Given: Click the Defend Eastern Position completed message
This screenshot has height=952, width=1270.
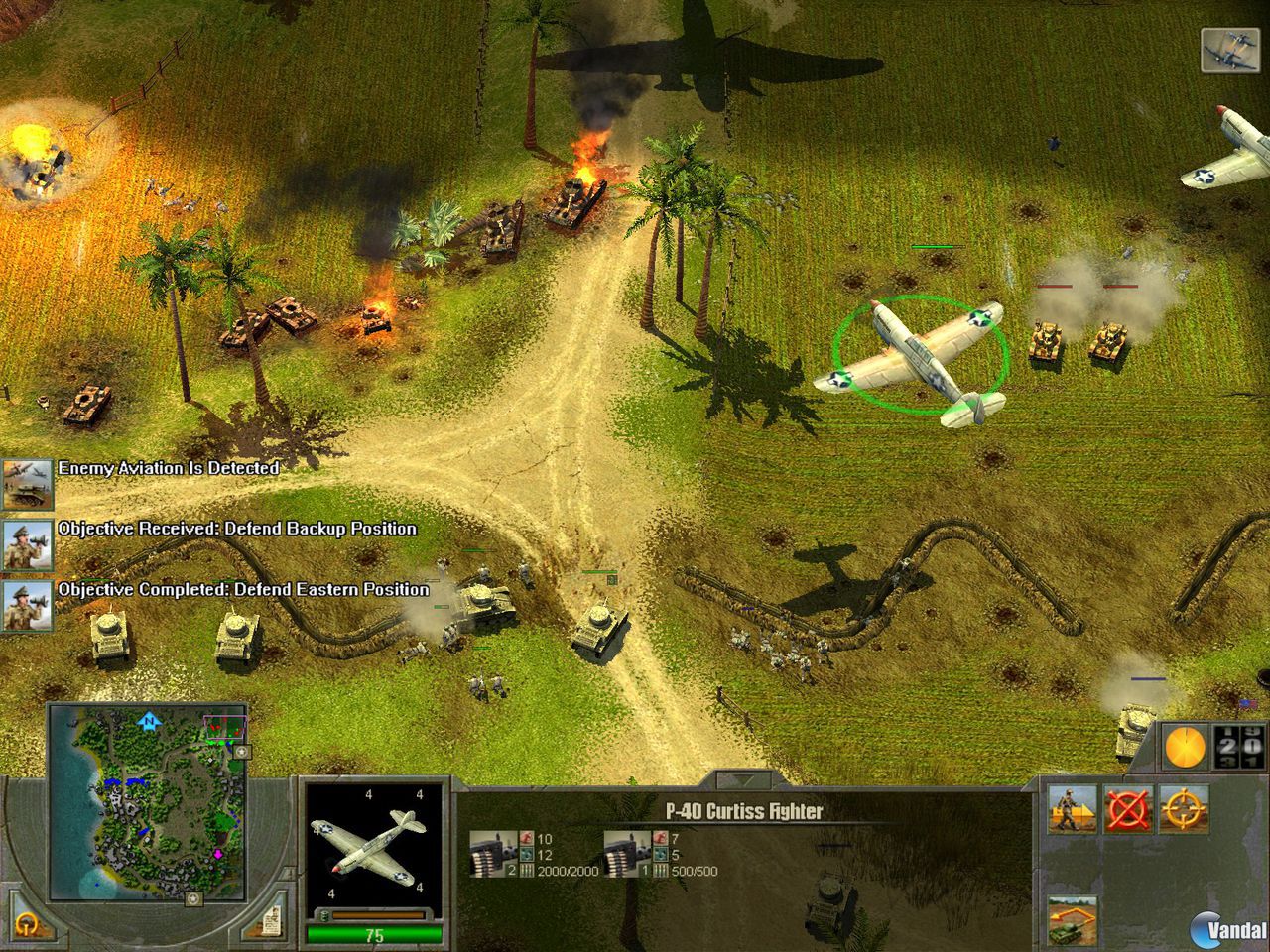Looking at the screenshot, I should click(243, 589).
